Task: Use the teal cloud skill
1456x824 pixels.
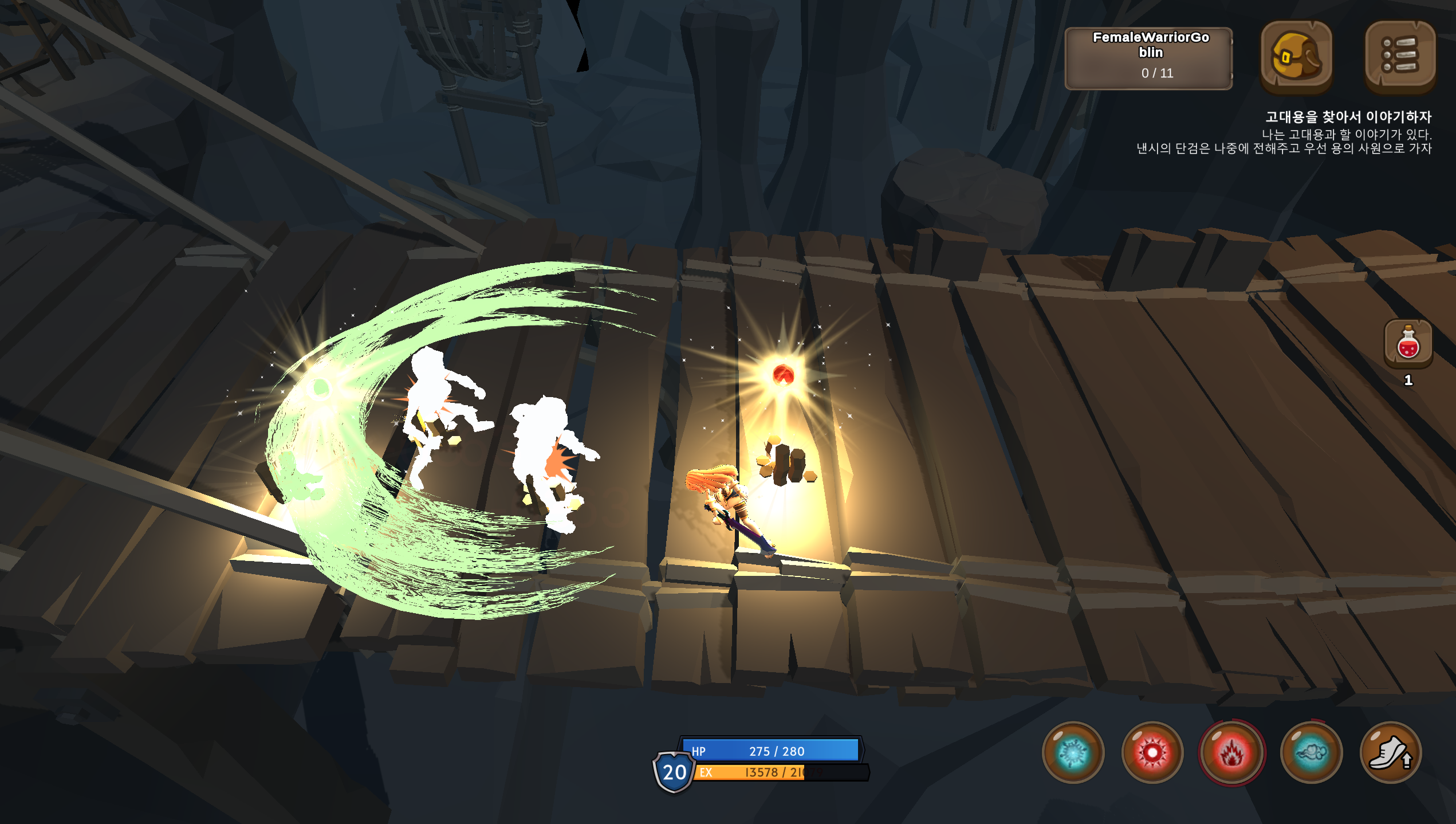Action: tap(1311, 752)
